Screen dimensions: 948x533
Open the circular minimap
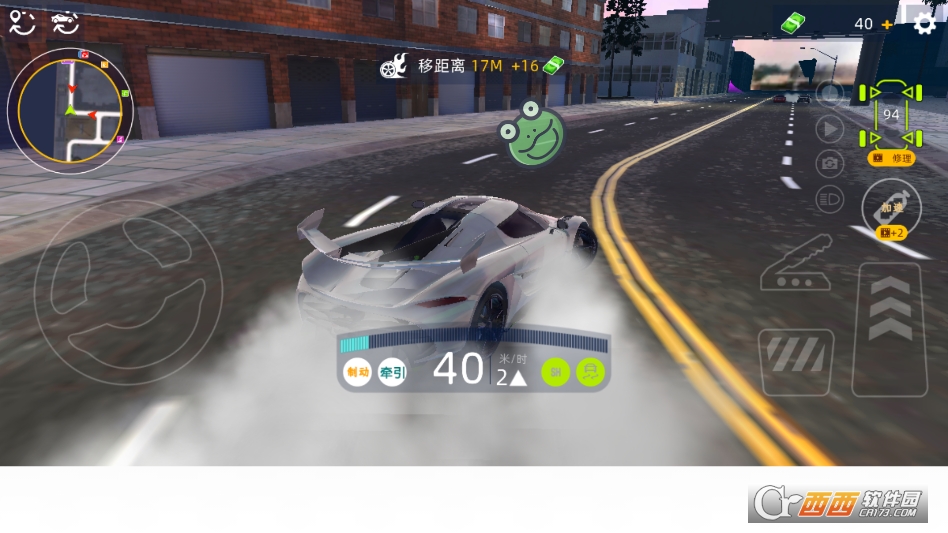(69, 109)
